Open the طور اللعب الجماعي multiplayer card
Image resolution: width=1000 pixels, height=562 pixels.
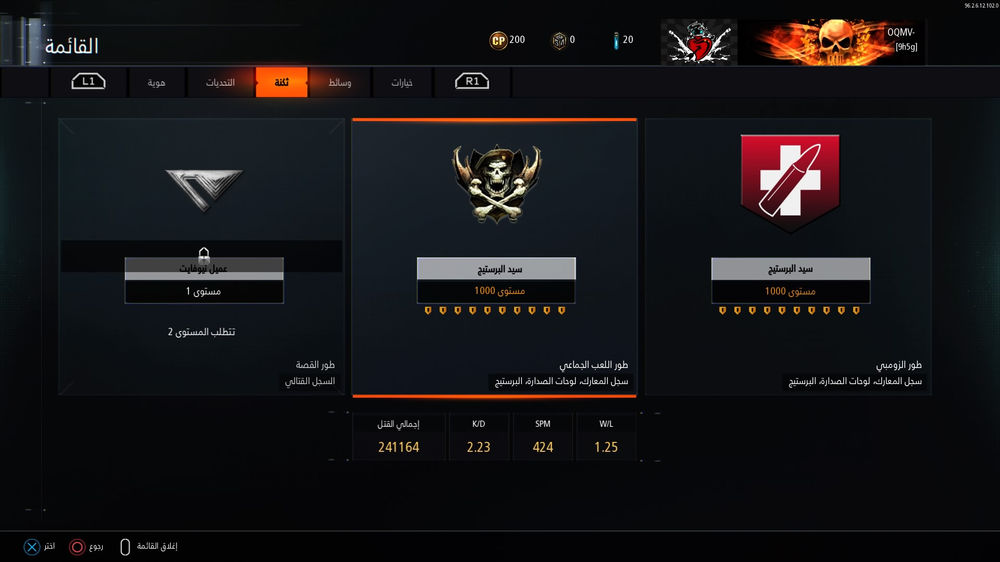click(495, 257)
